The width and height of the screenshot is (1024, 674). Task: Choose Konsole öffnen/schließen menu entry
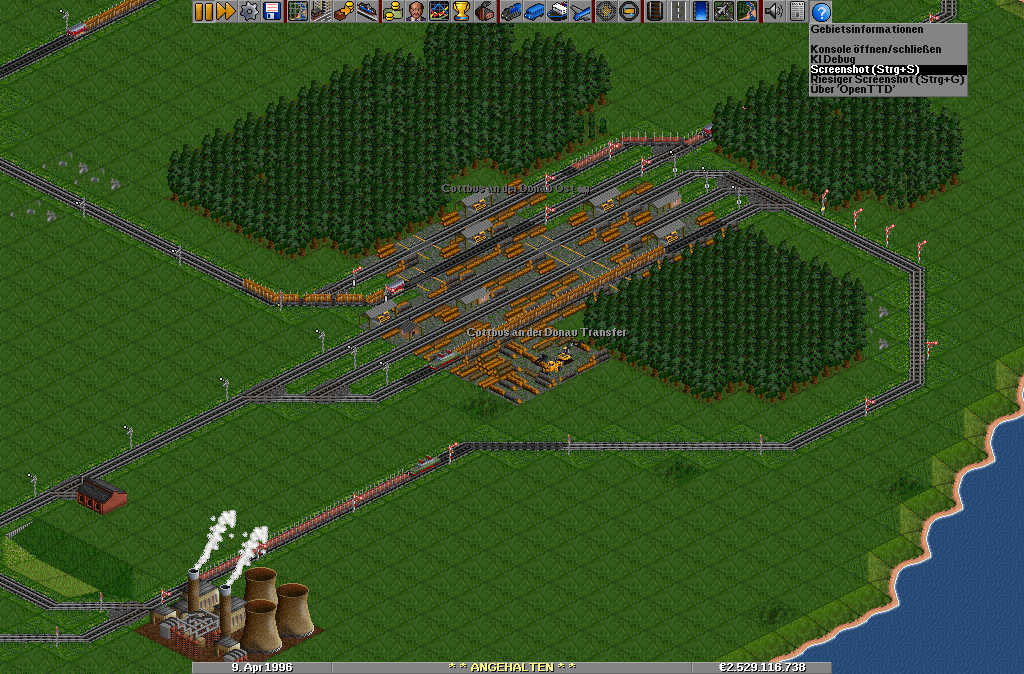(x=875, y=49)
